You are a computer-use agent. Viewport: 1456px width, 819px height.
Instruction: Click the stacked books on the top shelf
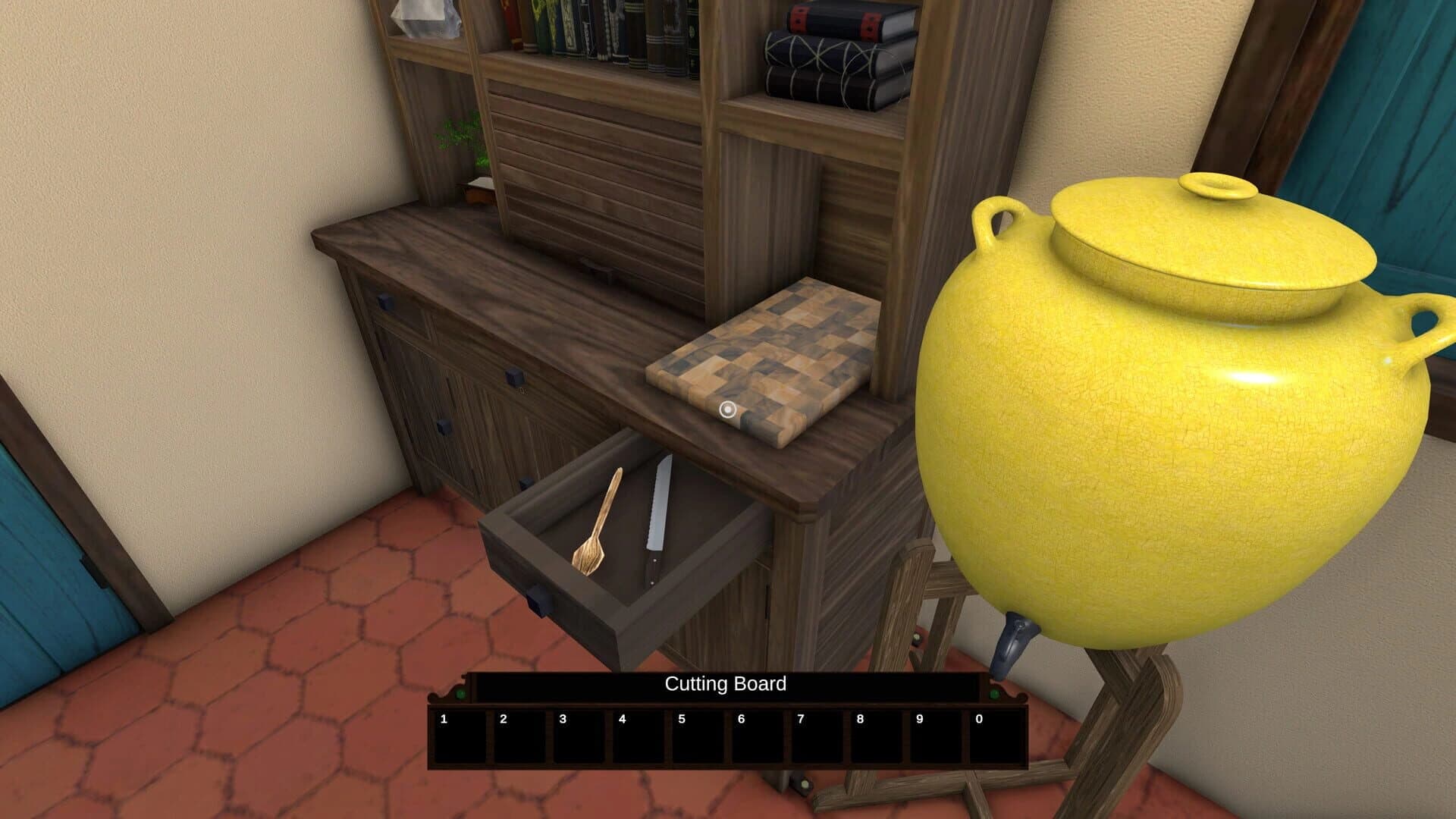pyautogui.click(x=827, y=53)
